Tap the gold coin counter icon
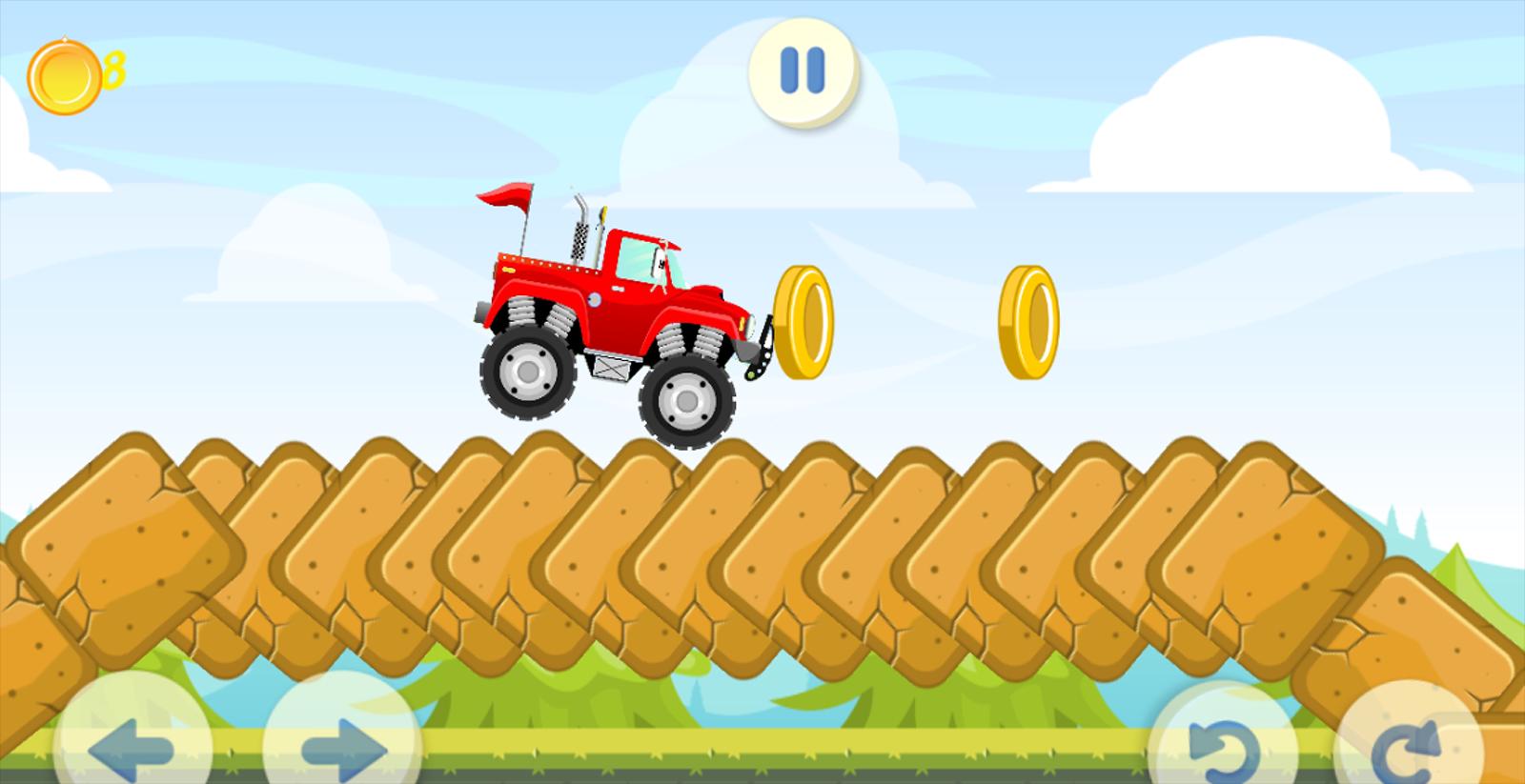The height and width of the screenshot is (784, 1525). [x=63, y=74]
